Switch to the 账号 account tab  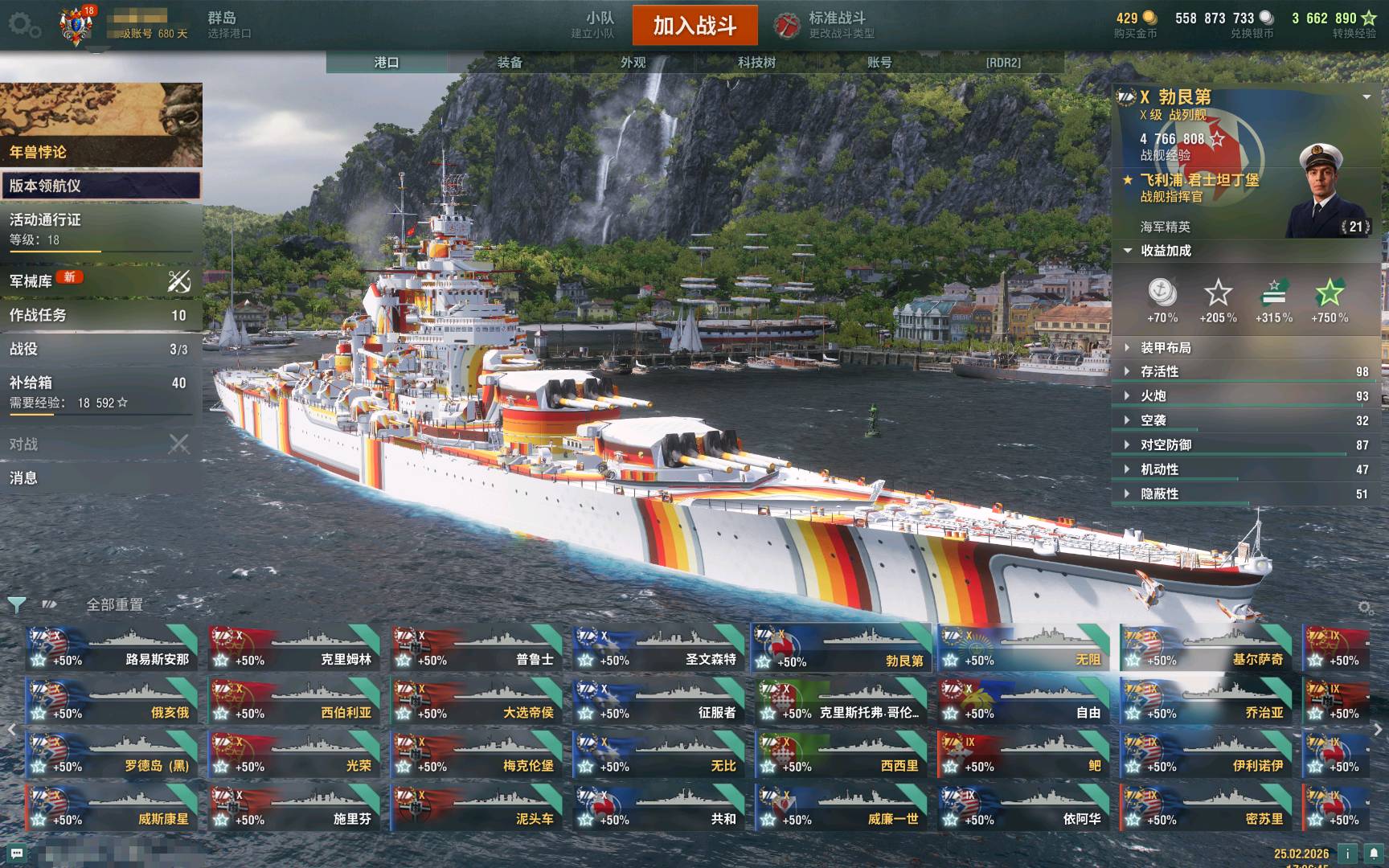[x=879, y=62]
